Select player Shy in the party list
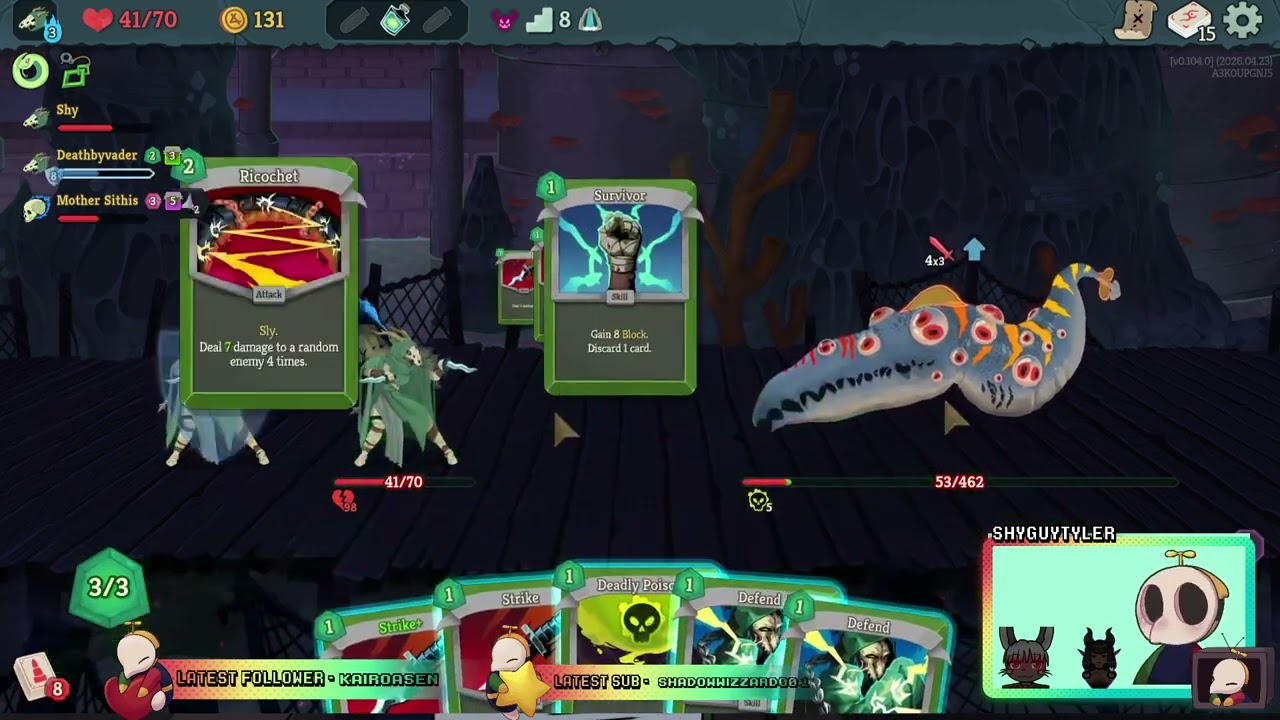Screen dimensions: 1280x720 [x=67, y=111]
